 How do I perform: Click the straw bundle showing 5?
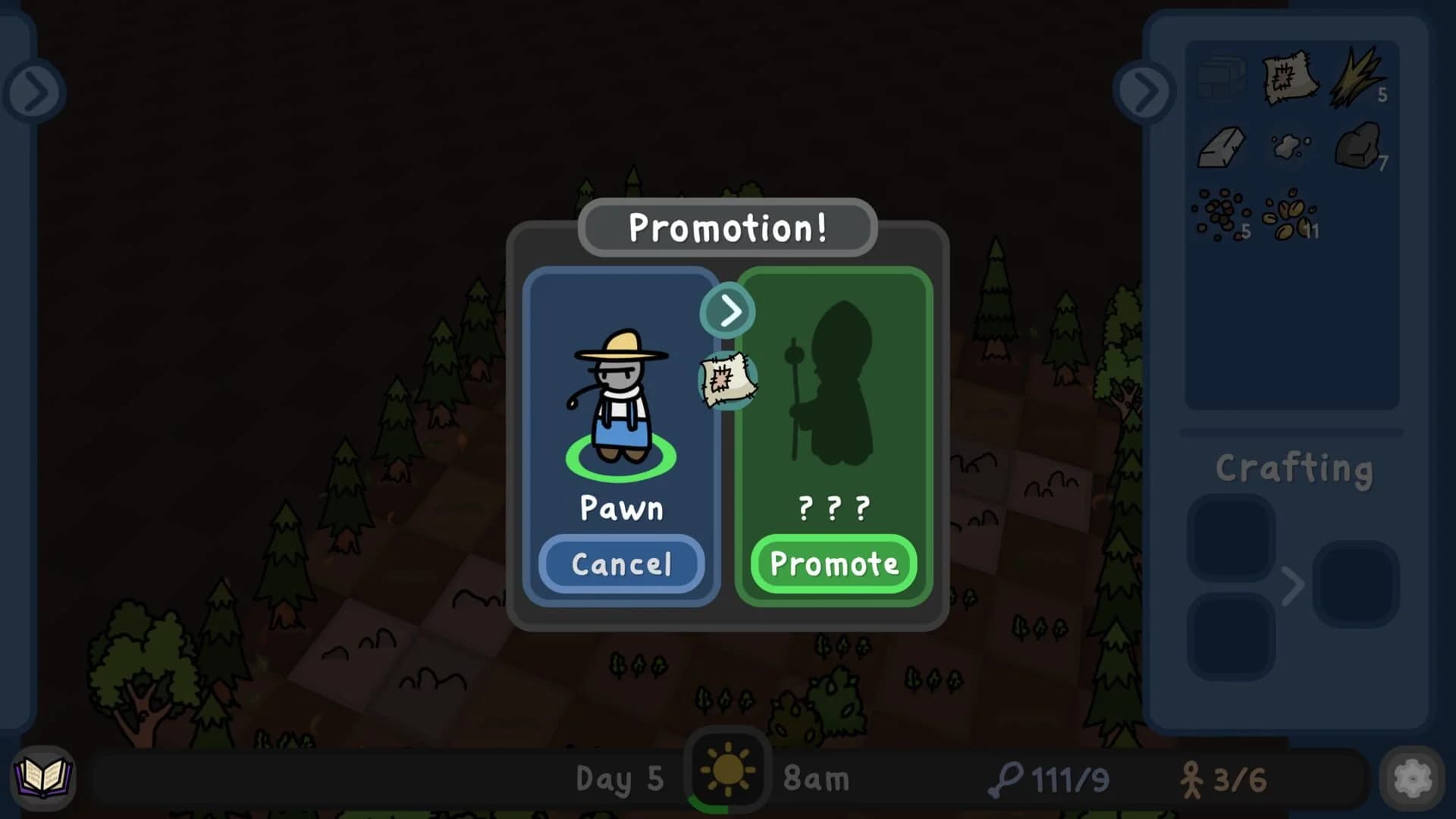pos(1357,76)
